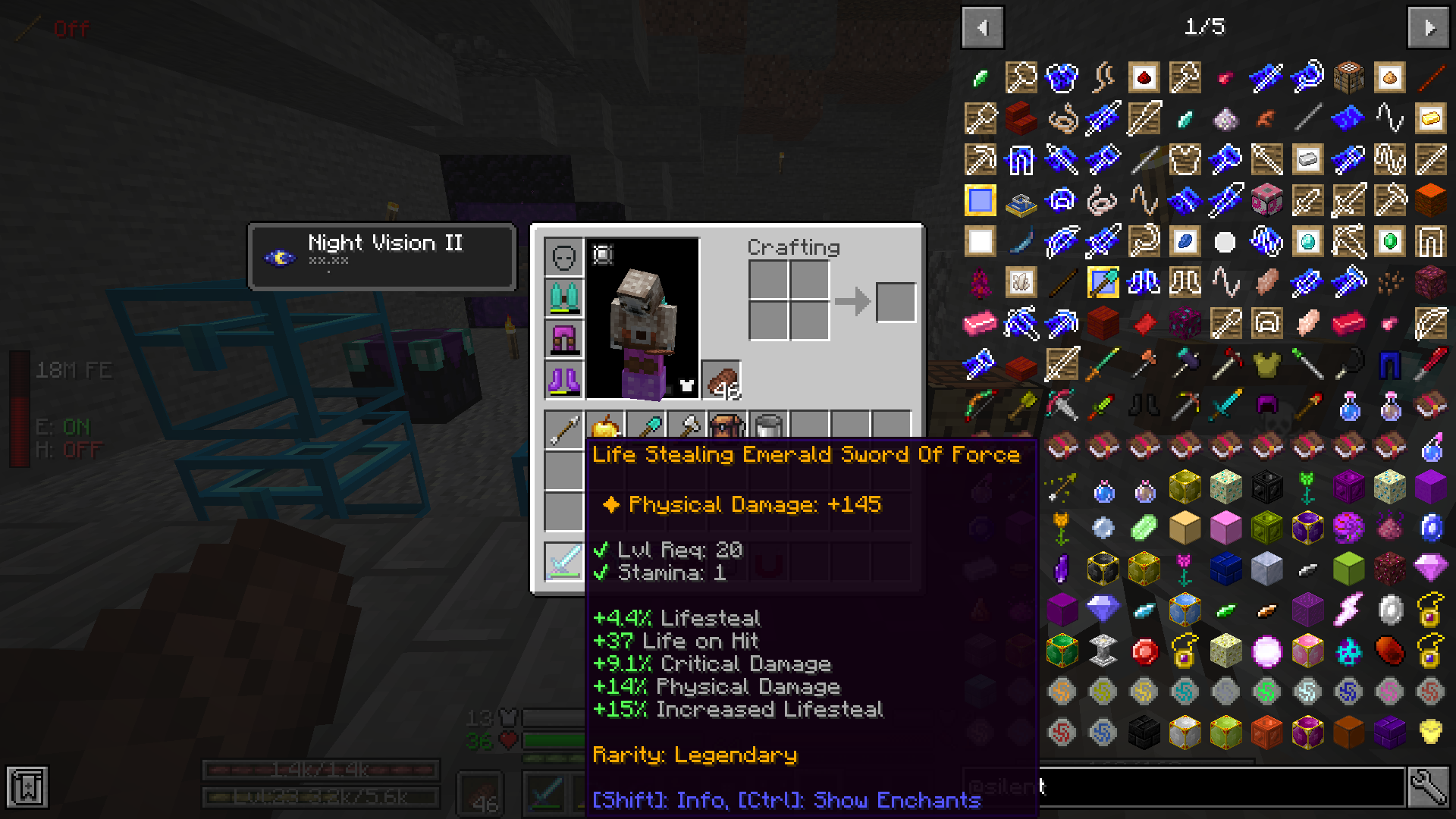This screenshot has height=819, width=1456.
Task: Go to the previous JEI page with left arrow
Action: [x=982, y=27]
